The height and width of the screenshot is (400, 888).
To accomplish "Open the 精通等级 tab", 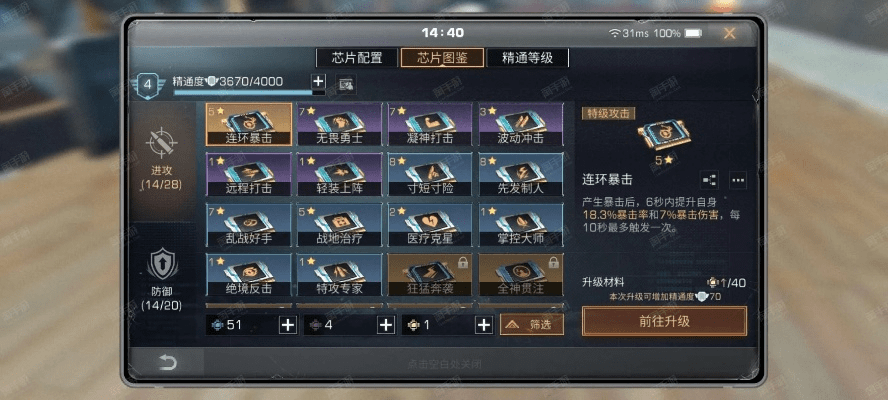I will coord(527,58).
